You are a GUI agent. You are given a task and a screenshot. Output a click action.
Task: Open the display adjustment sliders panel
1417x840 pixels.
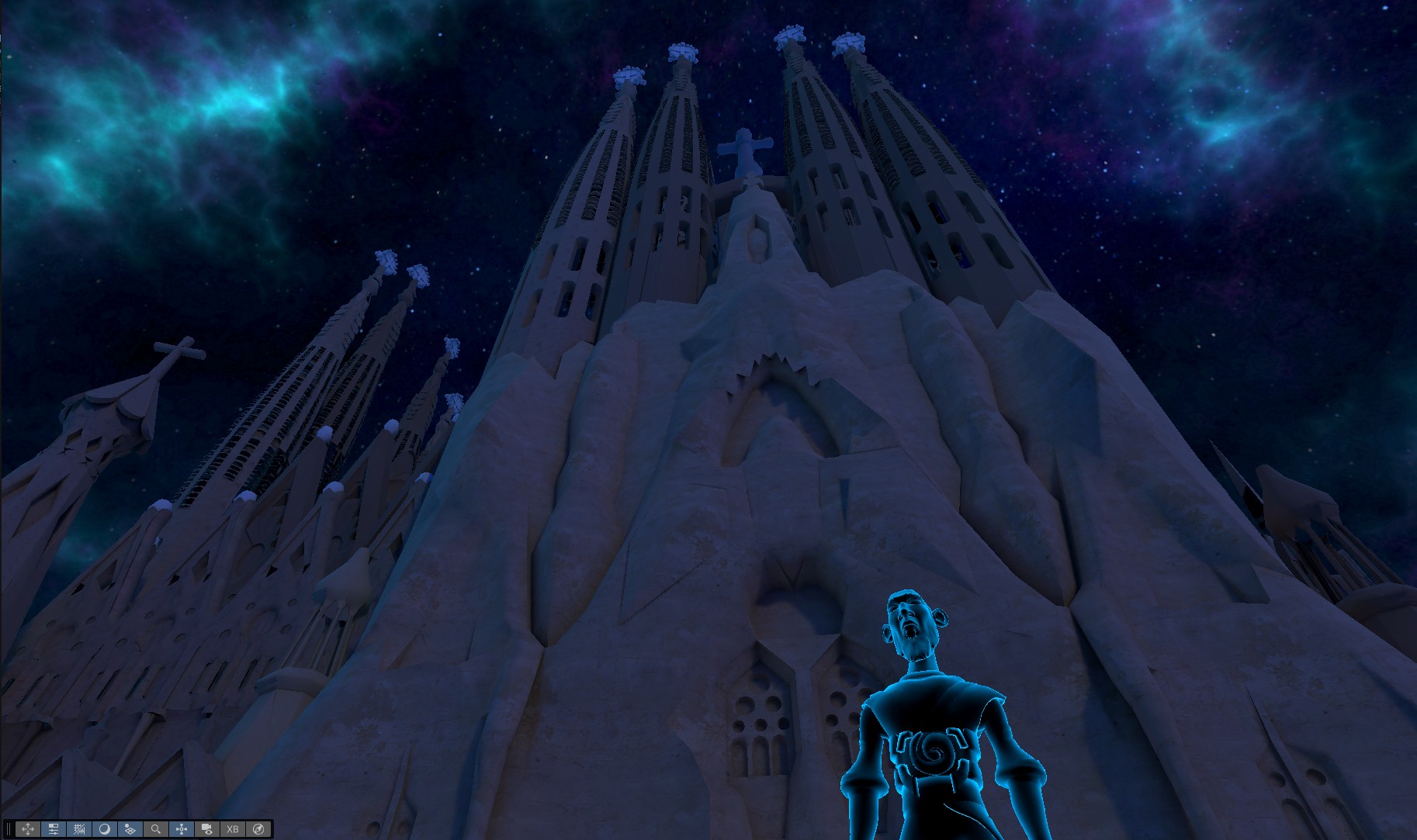54,828
